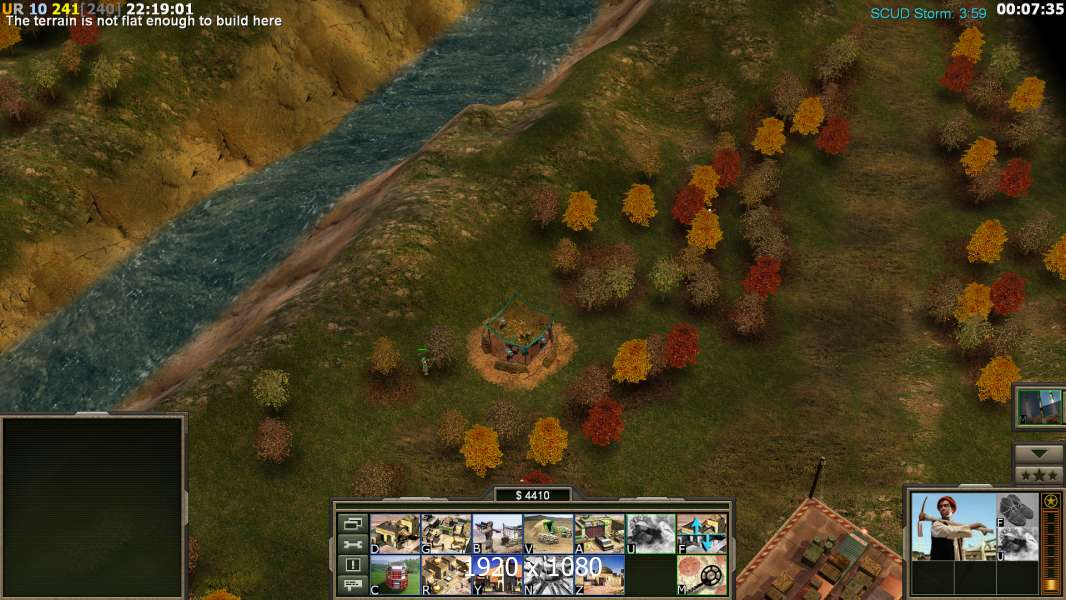Screen dimensions: 1066x600
Task: Choose the Arms Dealer truck build icon
Action: (x=599, y=534)
